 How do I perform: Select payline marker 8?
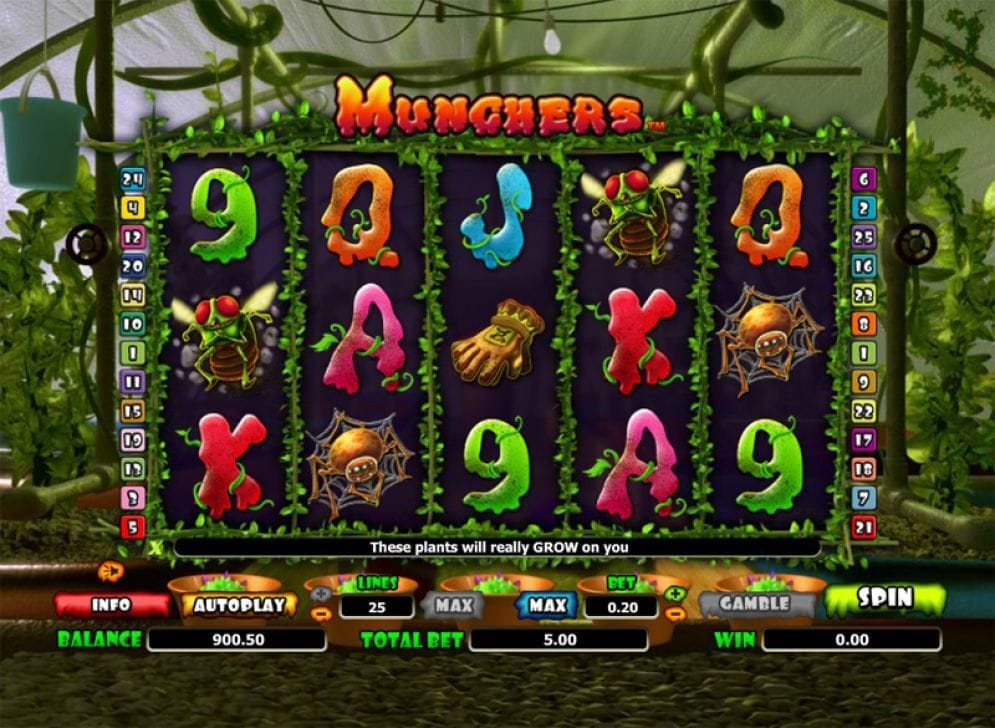863,324
